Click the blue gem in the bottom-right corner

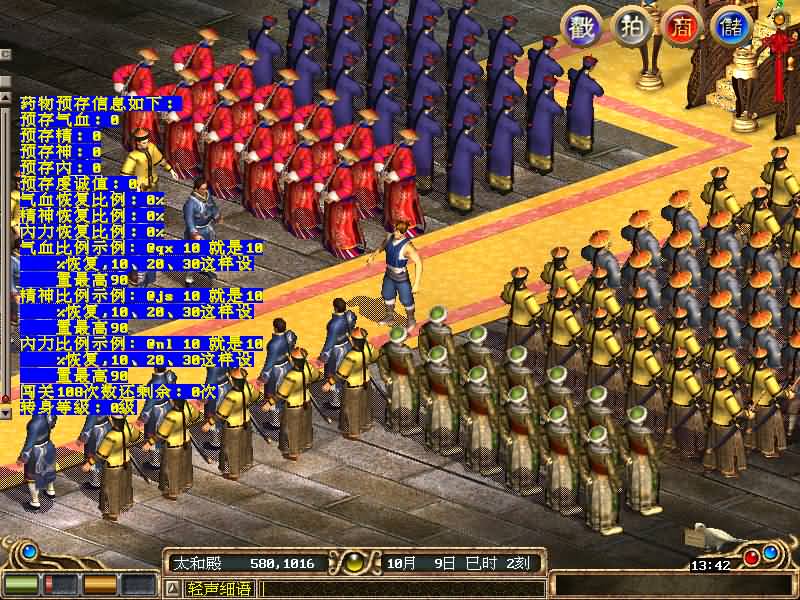(x=771, y=551)
